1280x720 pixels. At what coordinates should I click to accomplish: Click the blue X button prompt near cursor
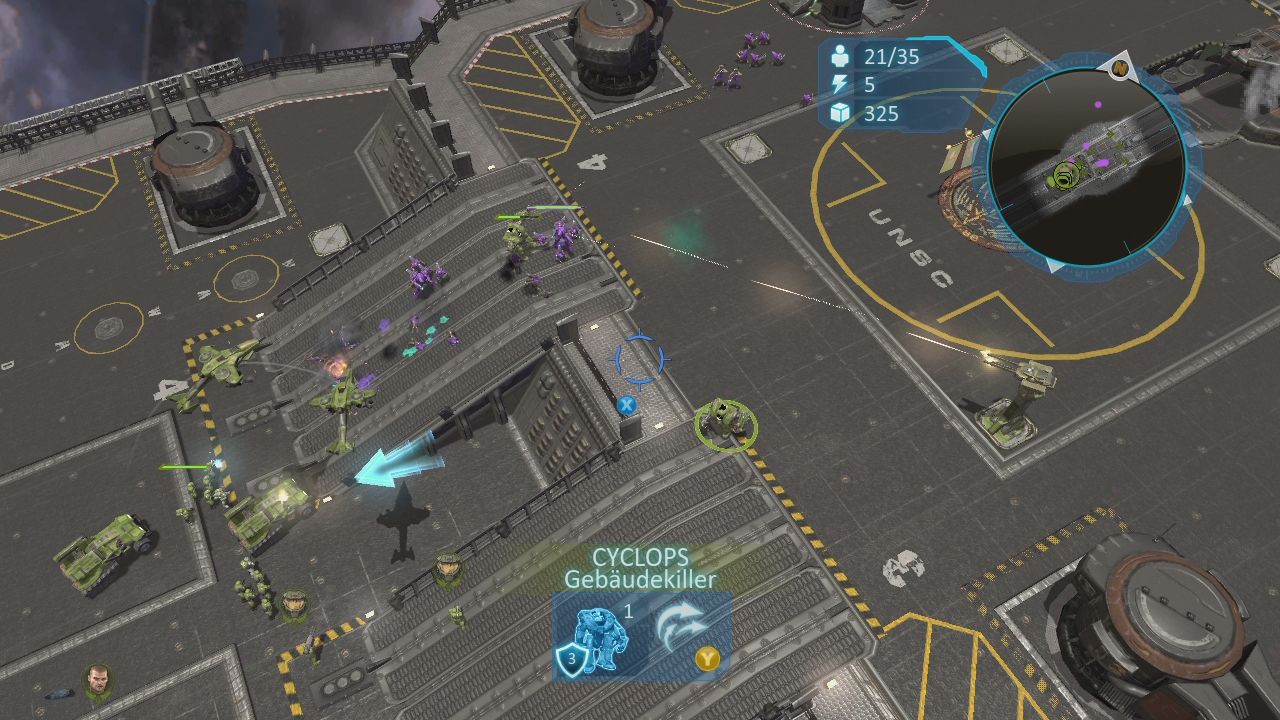coord(628,404)
